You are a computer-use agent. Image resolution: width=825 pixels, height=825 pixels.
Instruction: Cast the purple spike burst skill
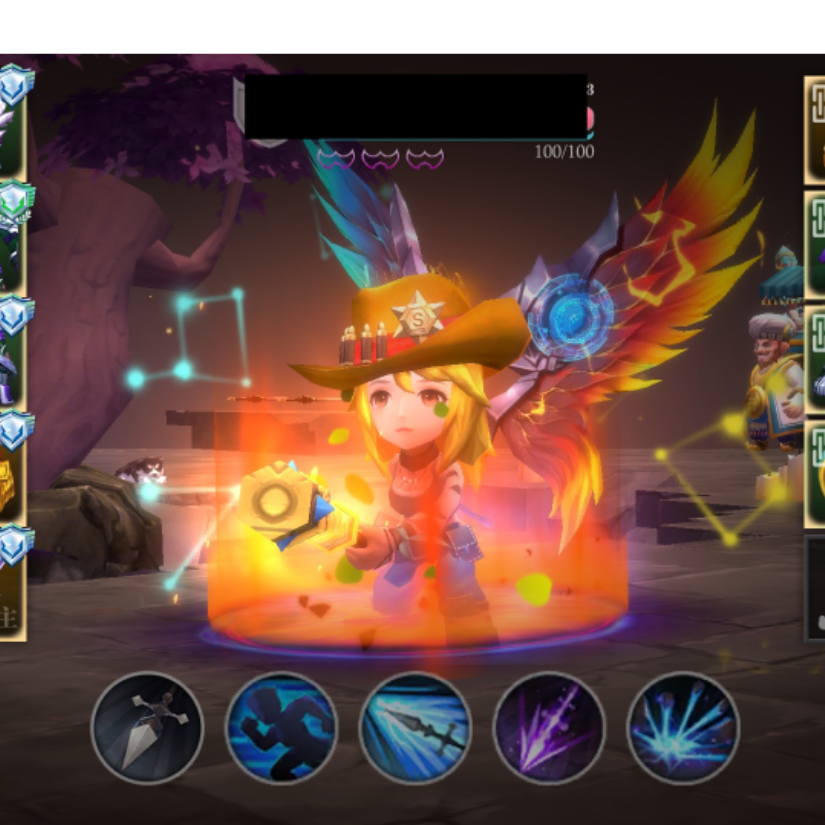pyautogui.click(x=549, y=727)
